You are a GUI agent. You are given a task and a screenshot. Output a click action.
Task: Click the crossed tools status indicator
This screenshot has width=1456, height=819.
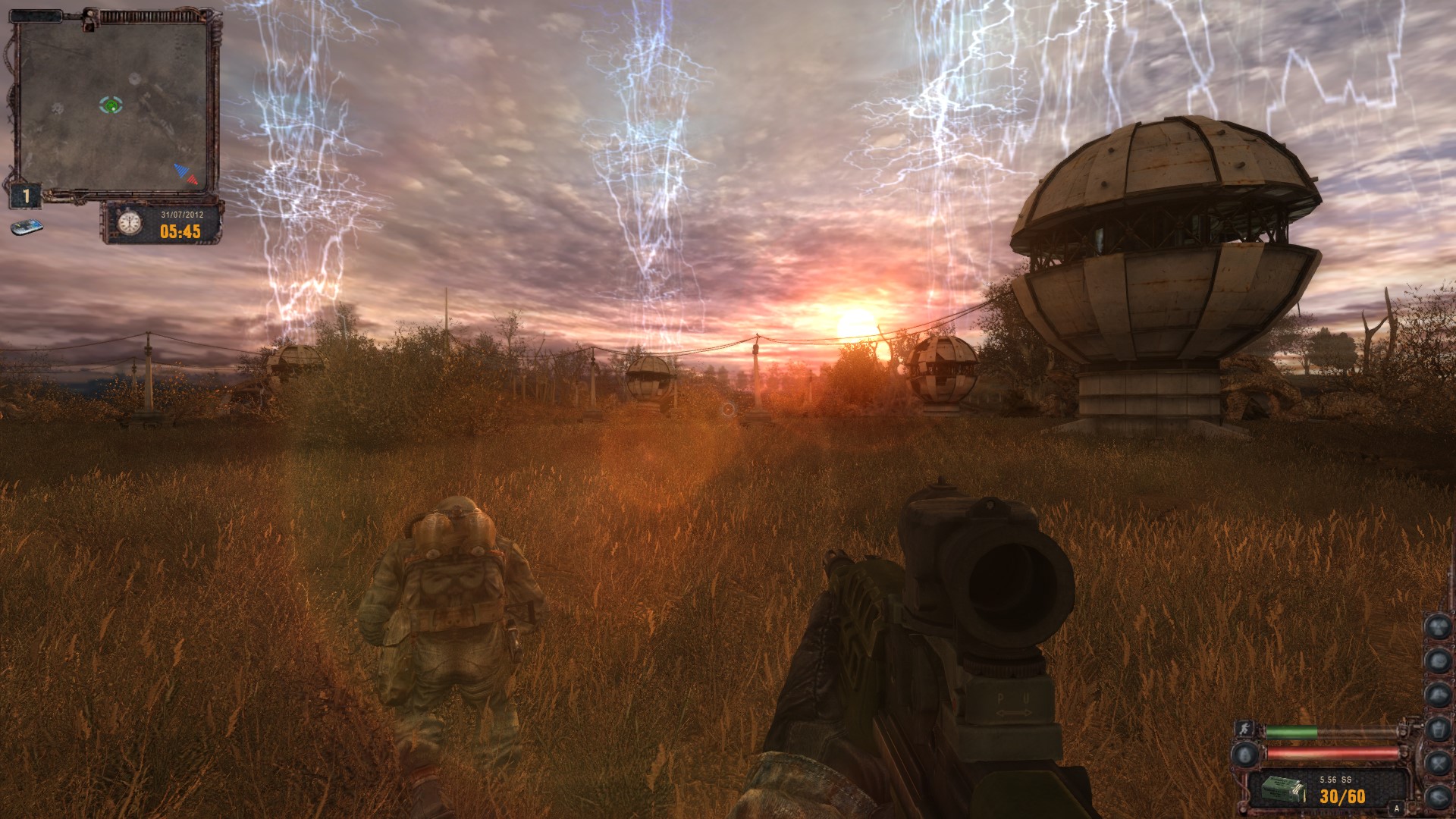click(x=1438, y=762)
